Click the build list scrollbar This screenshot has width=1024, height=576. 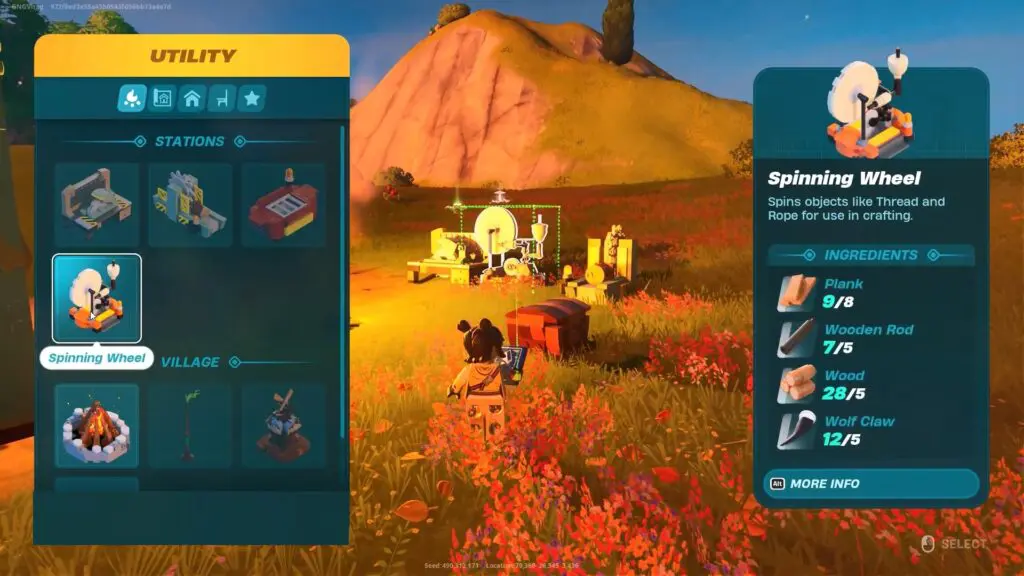click(343, 280)
